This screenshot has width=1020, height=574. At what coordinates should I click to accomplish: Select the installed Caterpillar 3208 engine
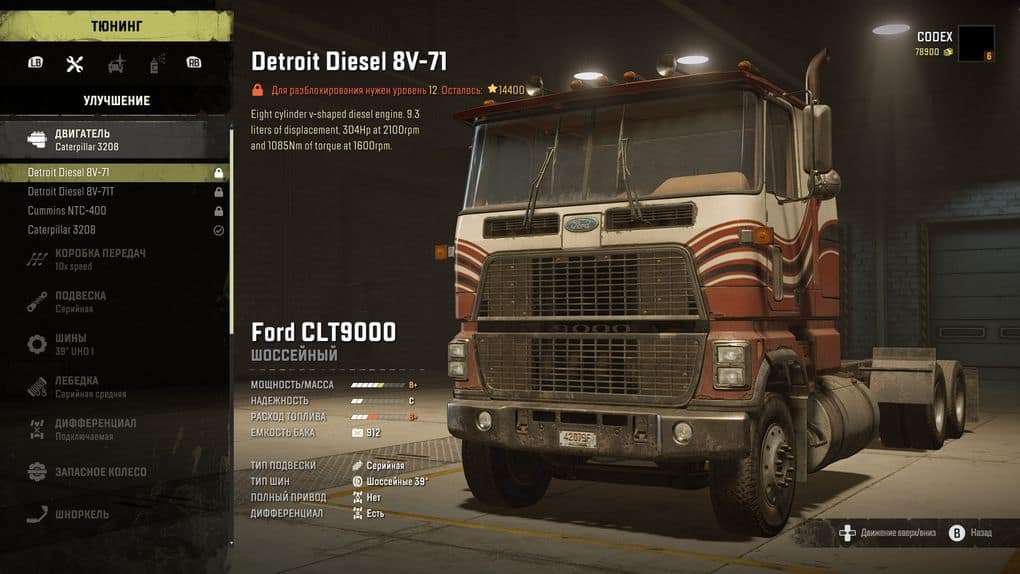[115, 230]
